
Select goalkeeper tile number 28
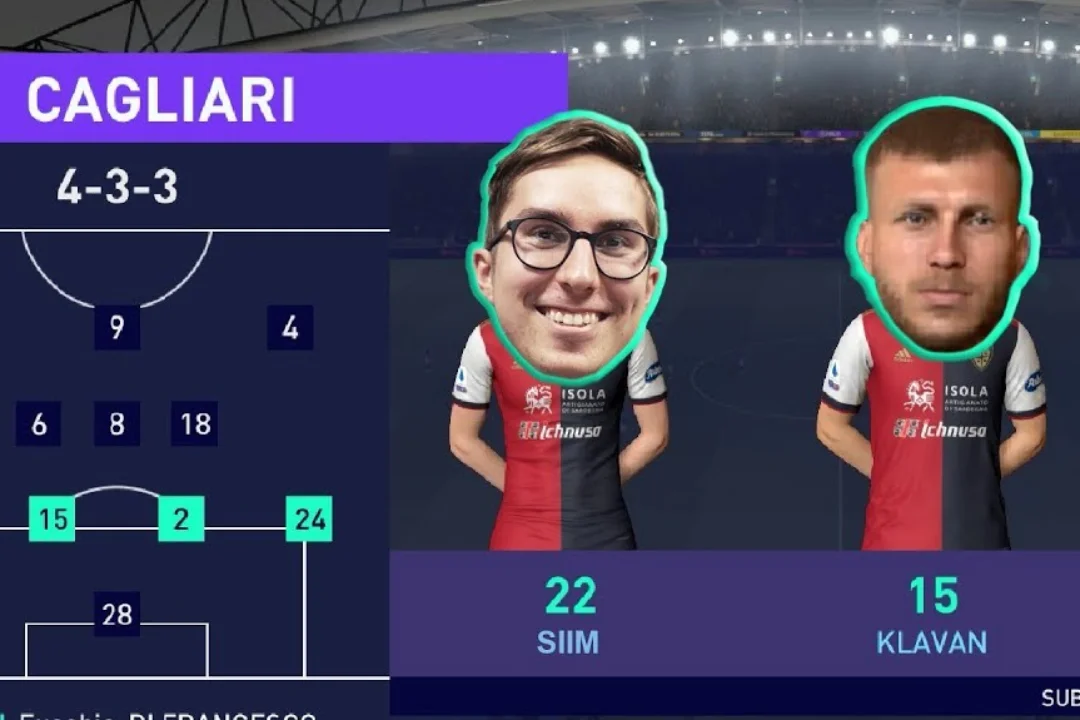click(x=117, y=615)
